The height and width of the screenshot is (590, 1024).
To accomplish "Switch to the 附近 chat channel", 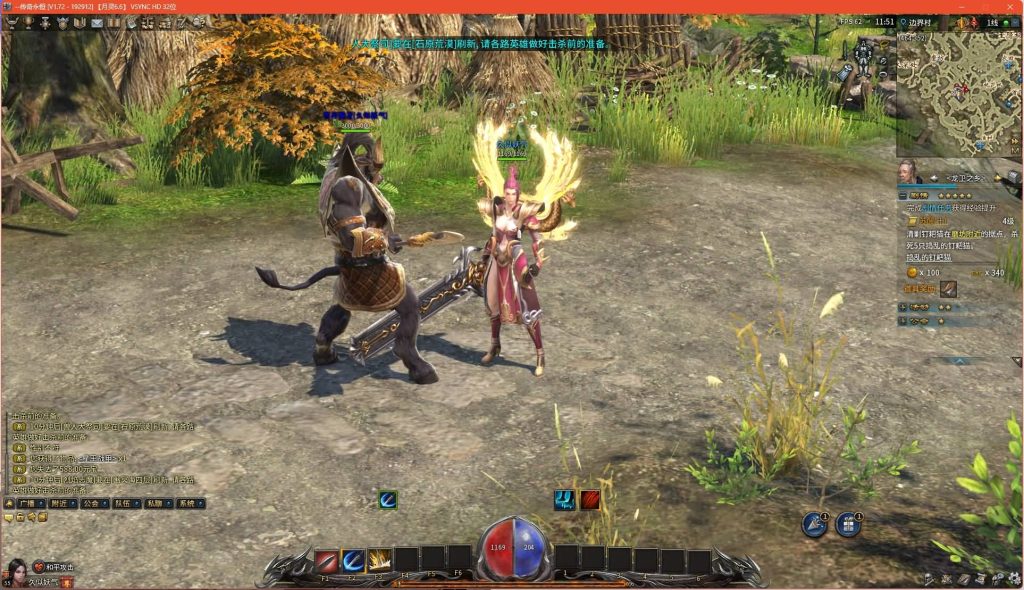I will pyautogui.click(x=59, y=504).
